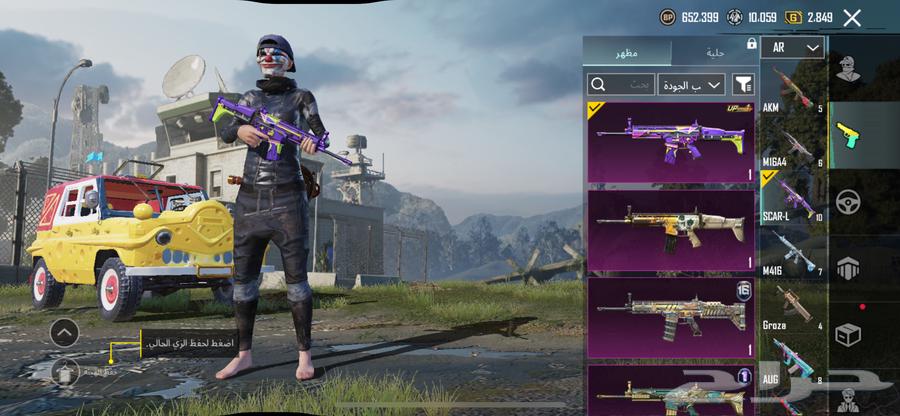This screenshot has height=416, width=900.
Task: Select M416 in the weapon list
Action: [792, 253]
